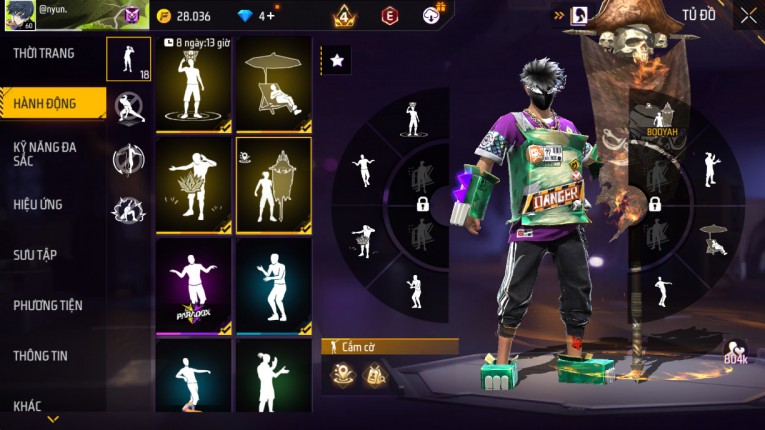Show the PHƯƠNG TIỆN category
Viewport: 765px width, 430px height.
click(x=48, y=305)
